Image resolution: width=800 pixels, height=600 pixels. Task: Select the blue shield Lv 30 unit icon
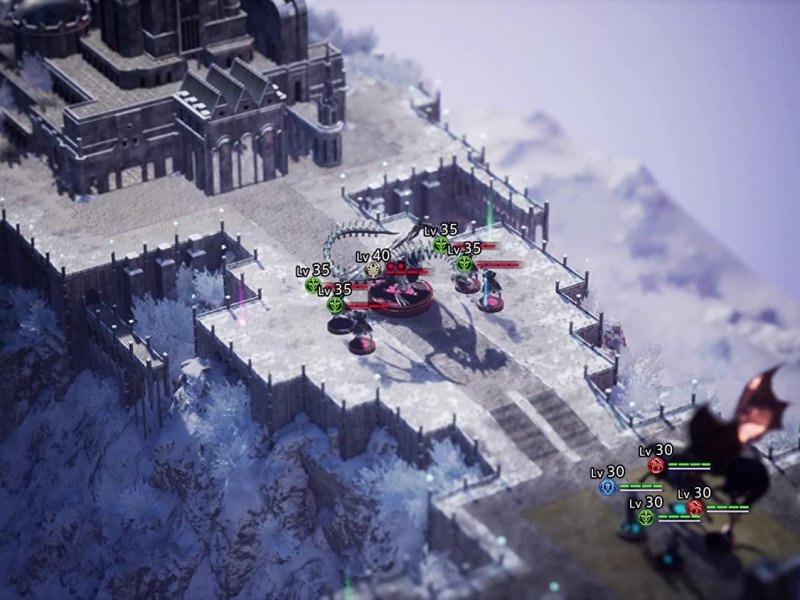point(607,487)
